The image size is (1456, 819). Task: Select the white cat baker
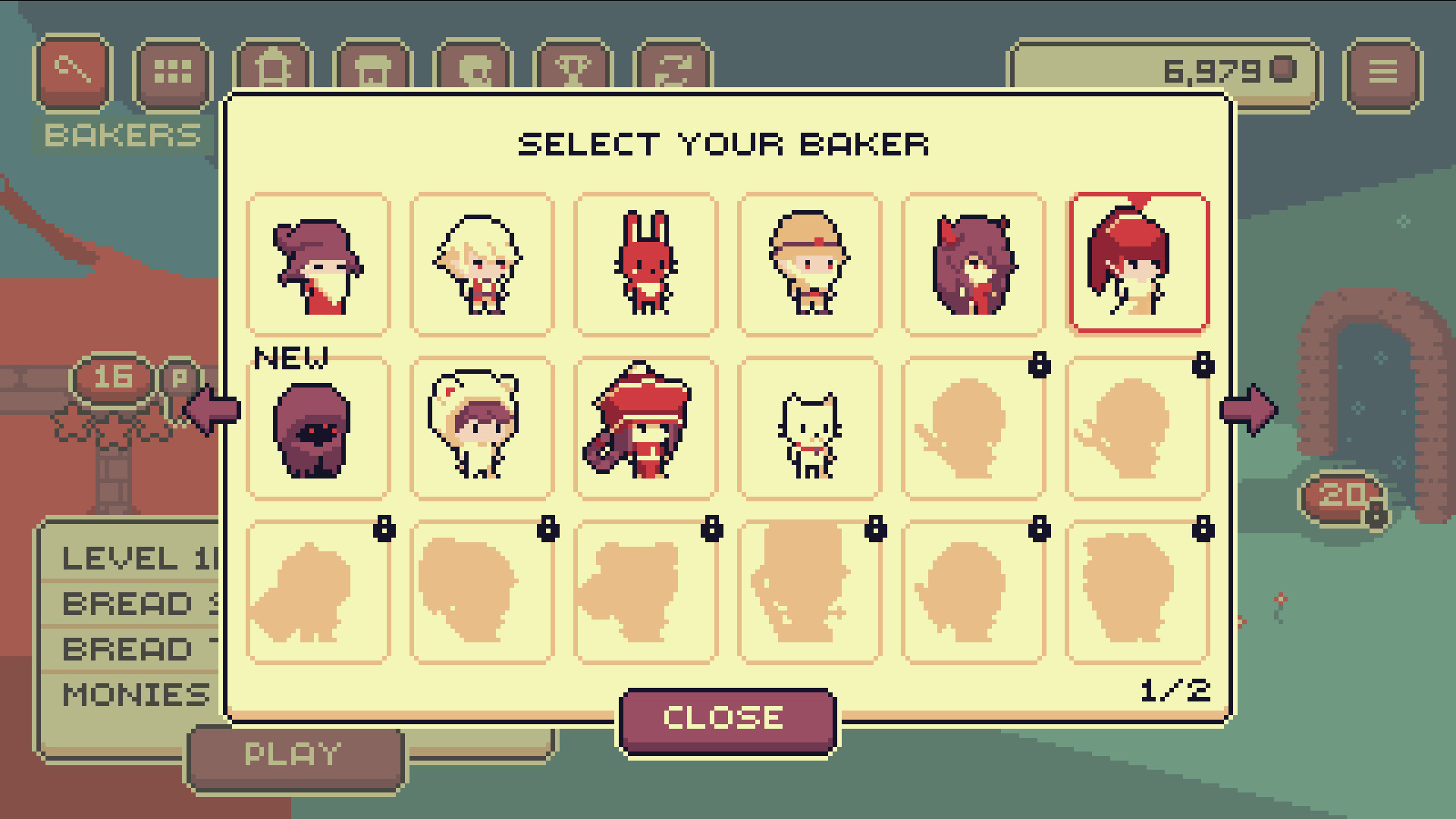click(809, 428)
